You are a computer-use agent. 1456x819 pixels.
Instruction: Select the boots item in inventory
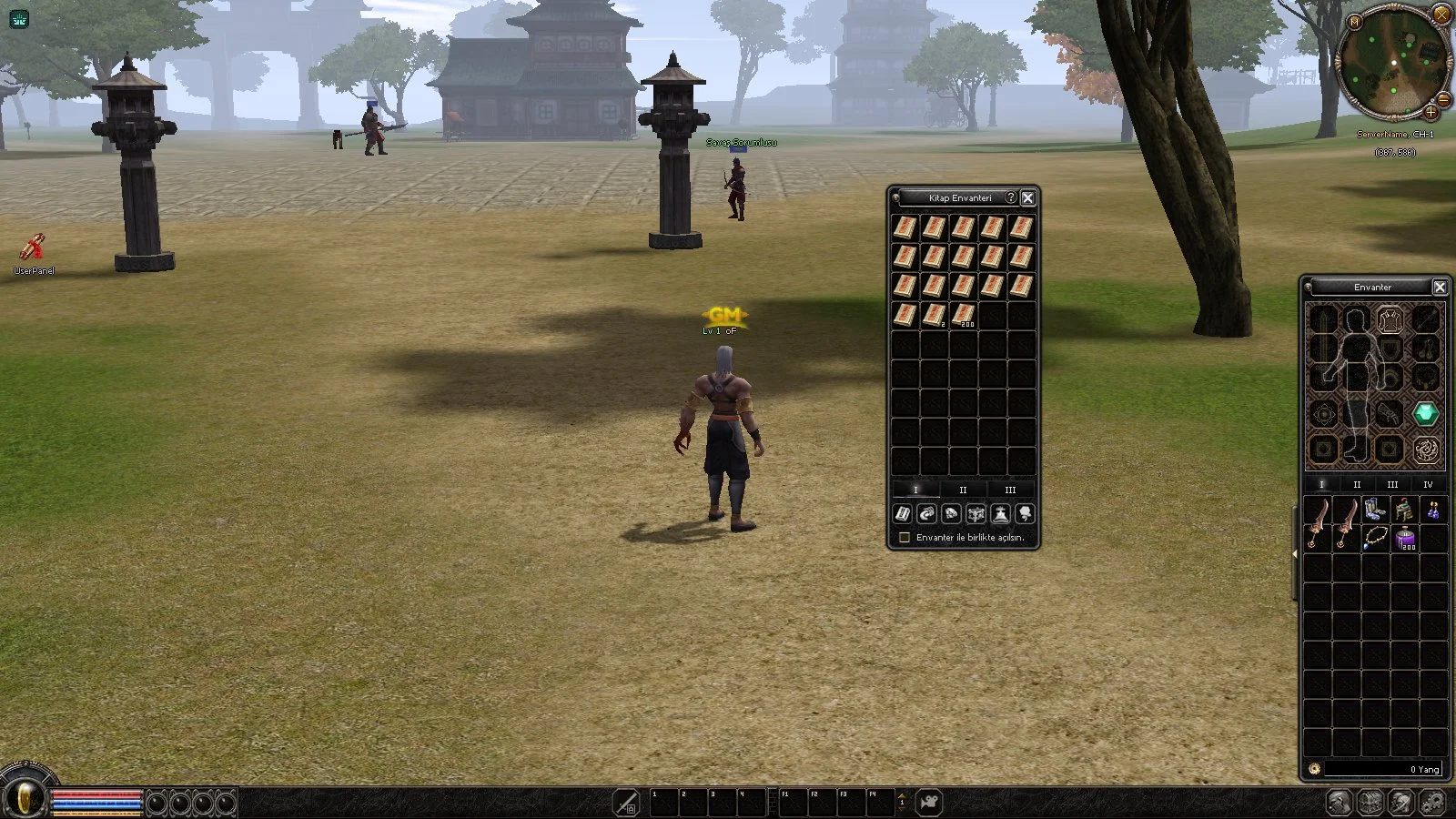1375,511
